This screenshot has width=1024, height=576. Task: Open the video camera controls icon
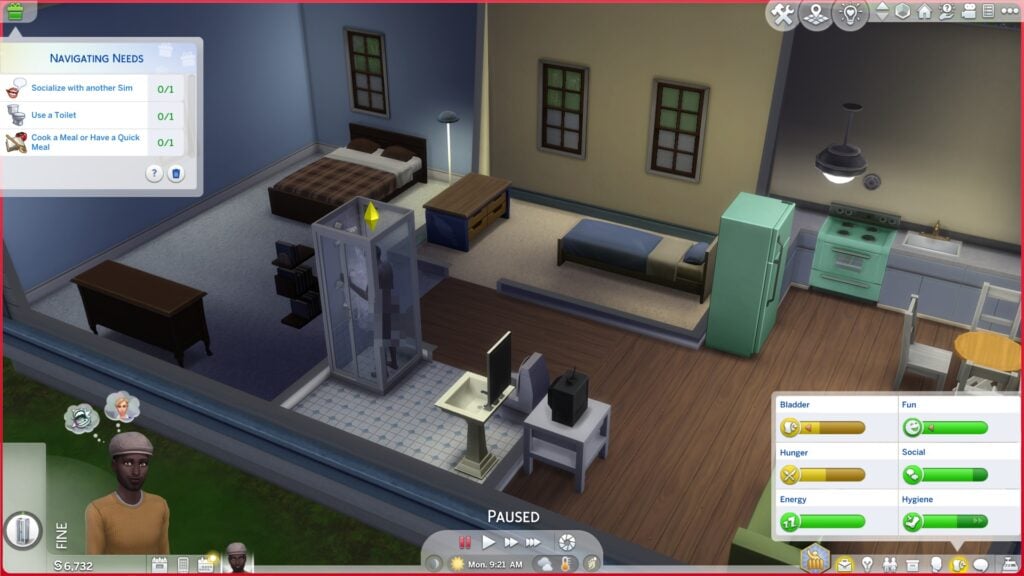click(968, 12)
